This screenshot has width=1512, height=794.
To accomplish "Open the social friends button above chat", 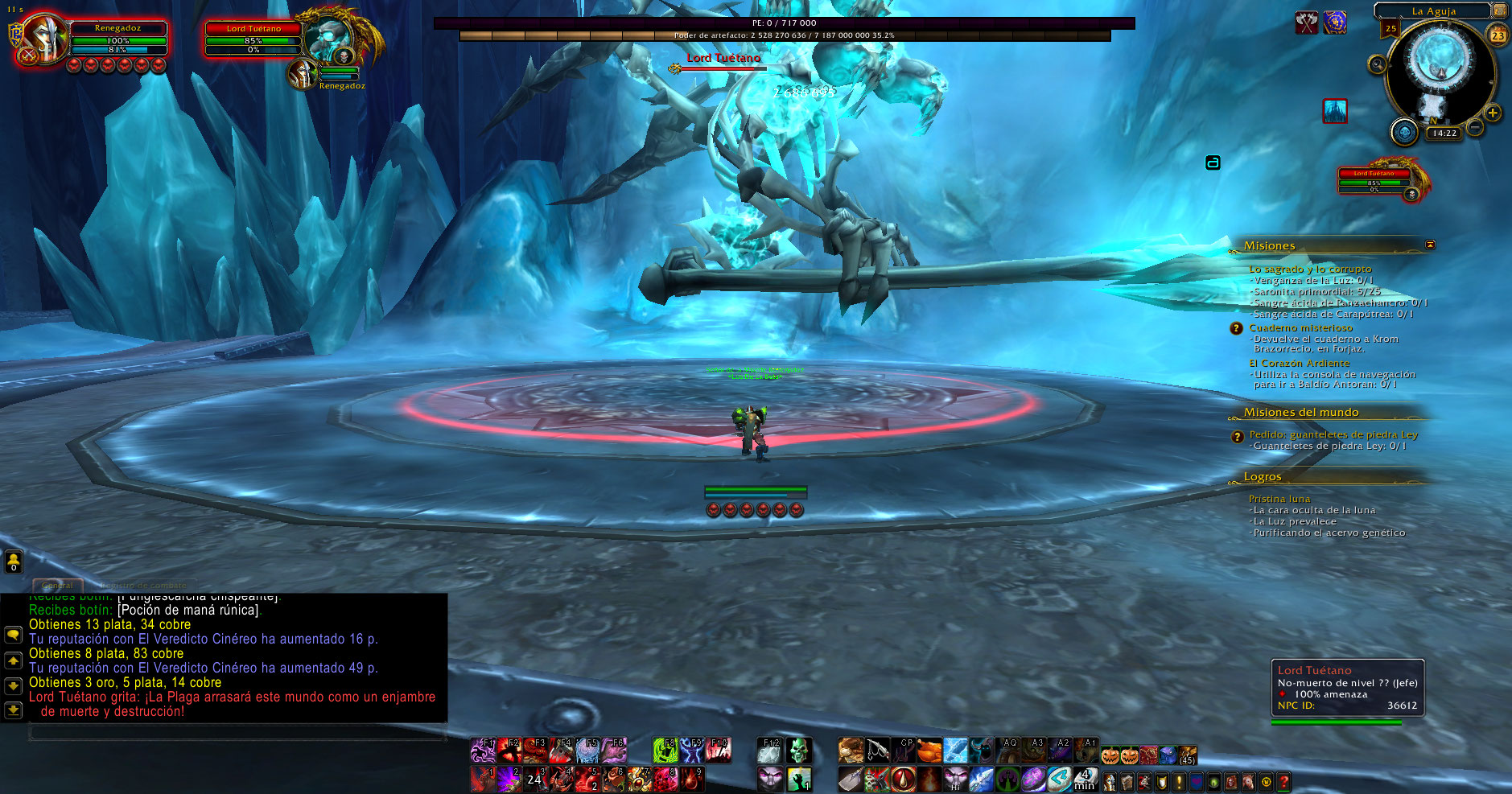I will click(x=14, y=561).
